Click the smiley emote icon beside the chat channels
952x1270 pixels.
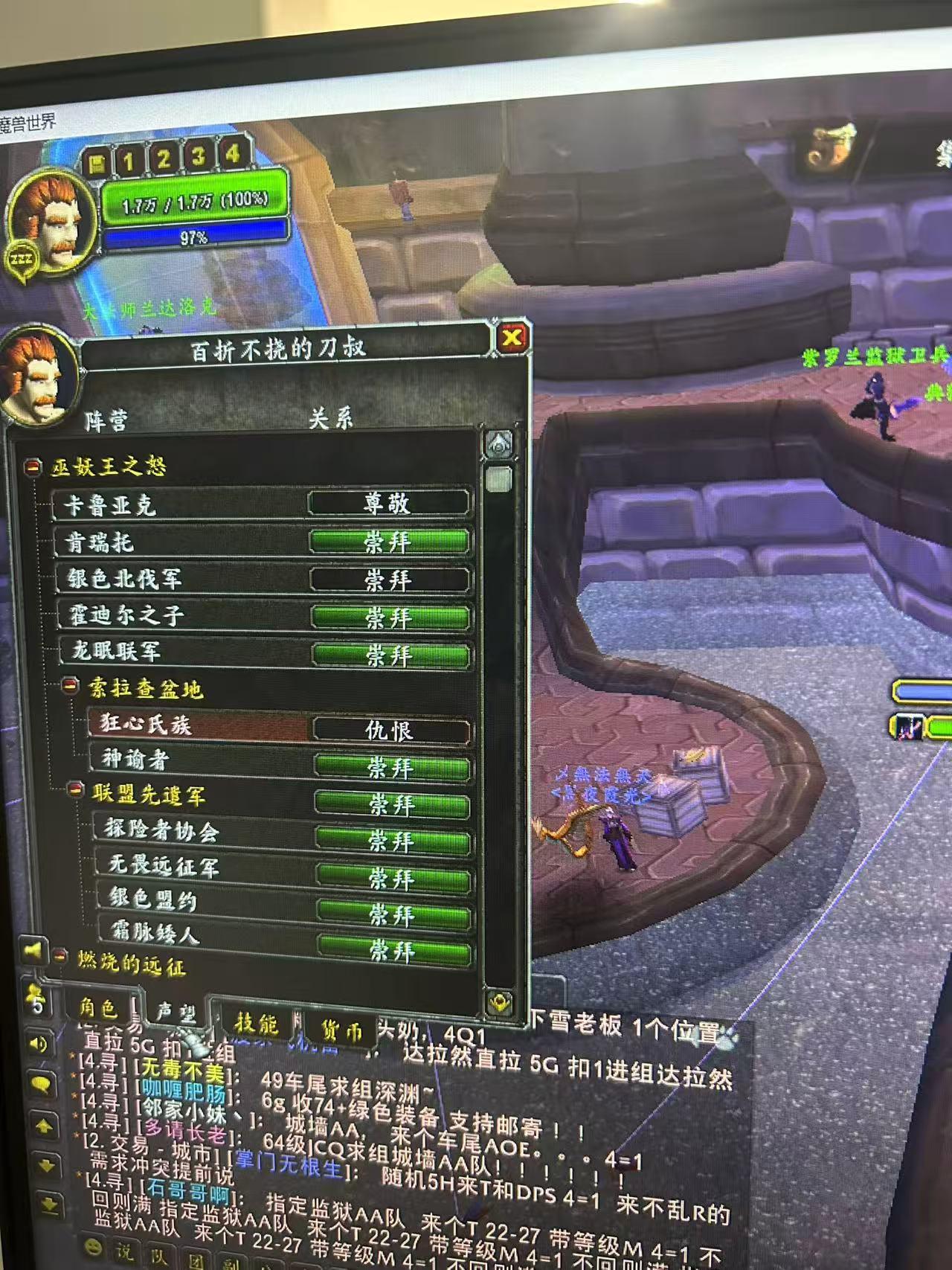click(92, 1247)
